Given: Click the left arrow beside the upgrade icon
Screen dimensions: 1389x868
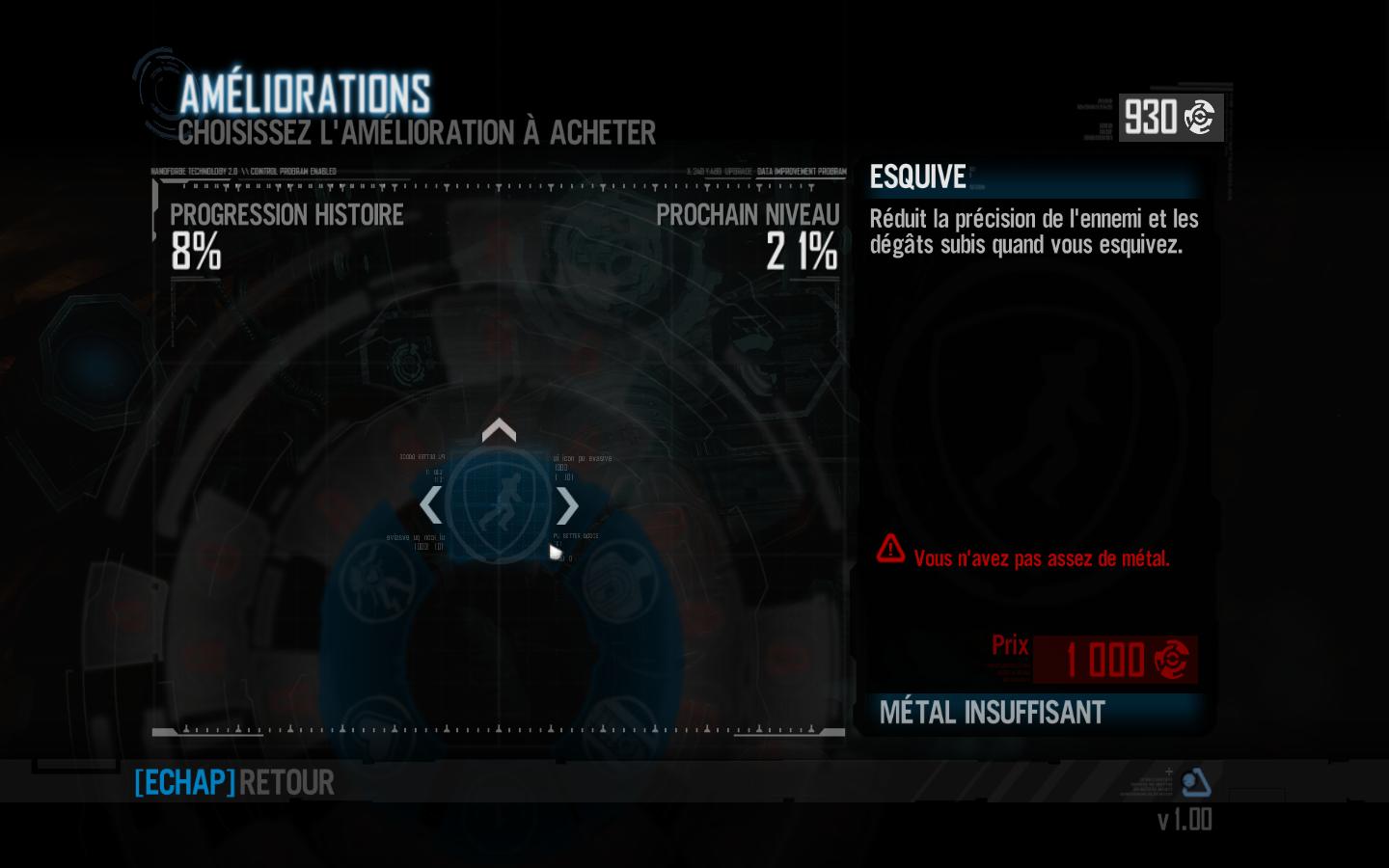Looking at the screenshot, I should [x=430, y=505].
